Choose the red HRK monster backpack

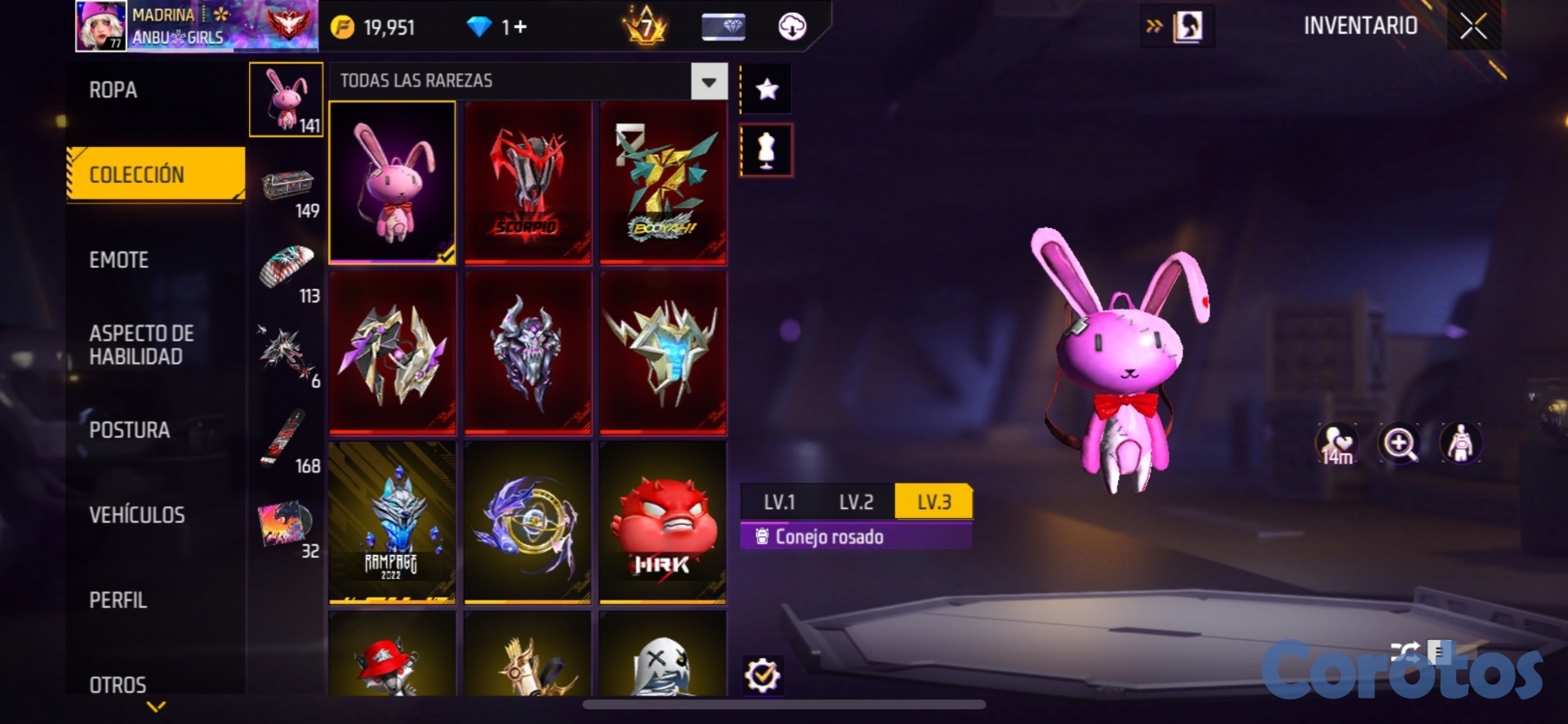(662, 521)
